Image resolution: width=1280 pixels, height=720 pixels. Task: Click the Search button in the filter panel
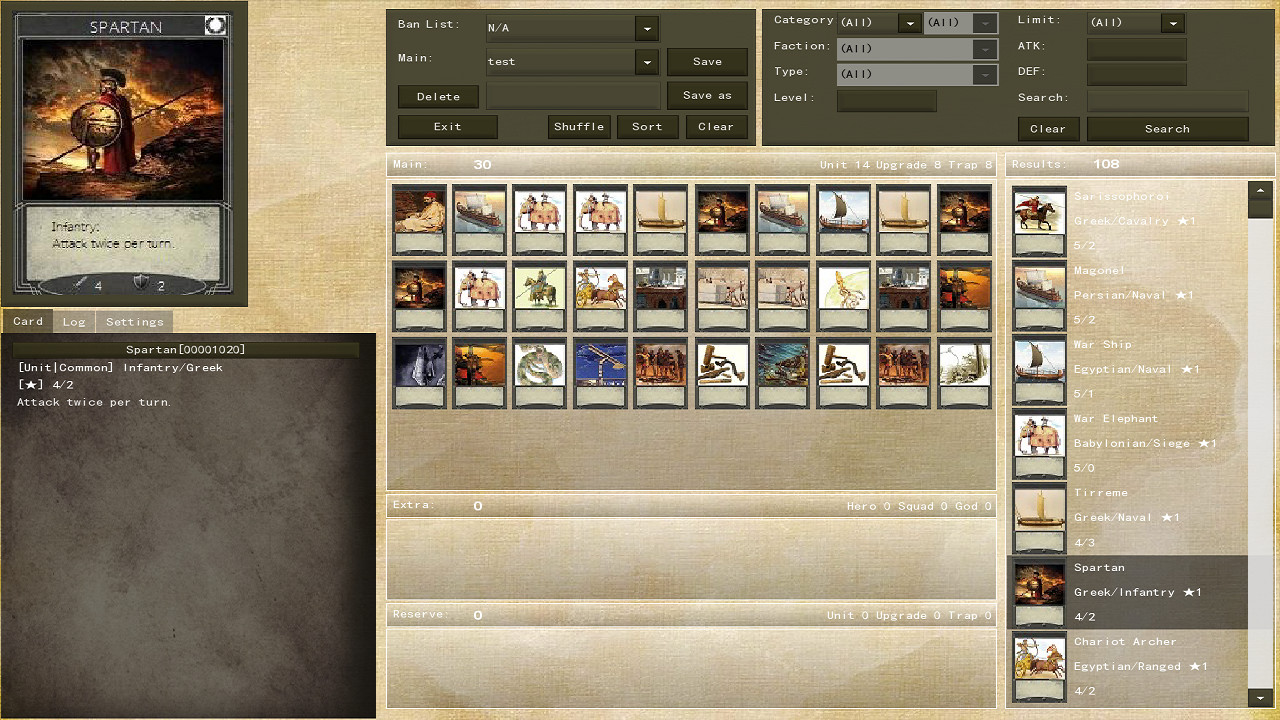[x=1167, y=128]
